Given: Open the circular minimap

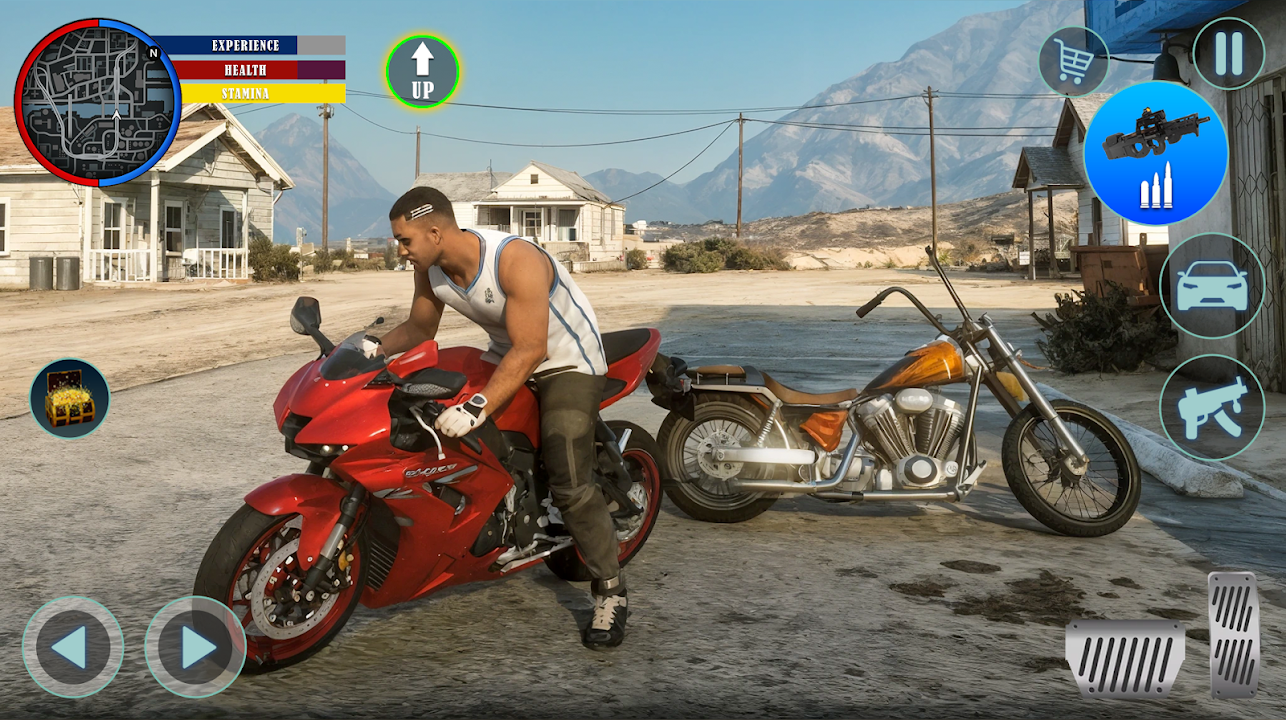Looking at the screenshot, I should click(x=97, y=102).
